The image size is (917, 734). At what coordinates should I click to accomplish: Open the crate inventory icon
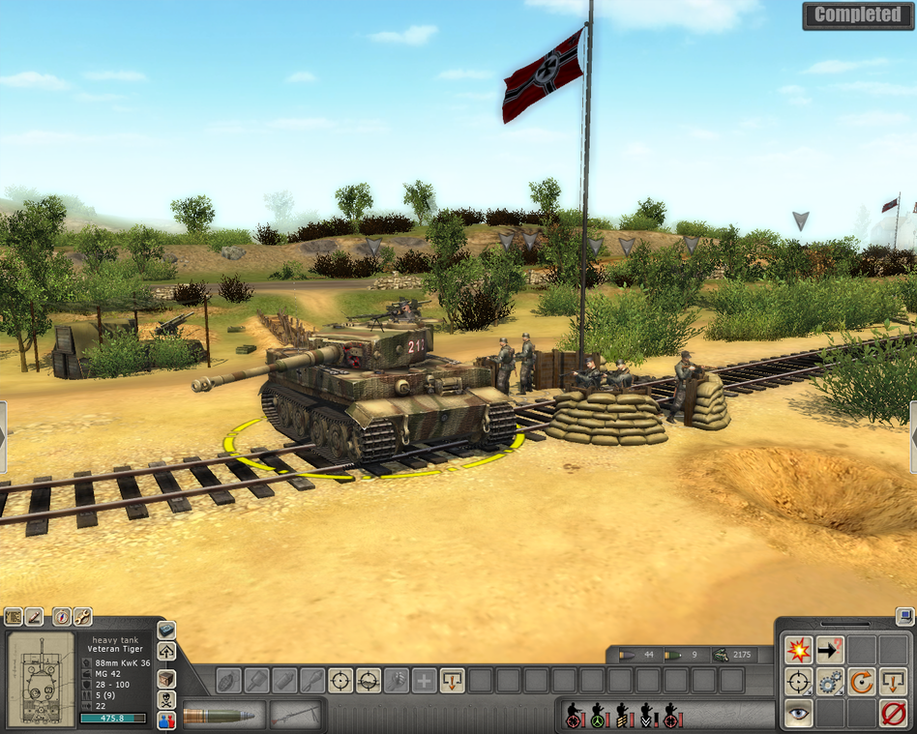(166, 676)
